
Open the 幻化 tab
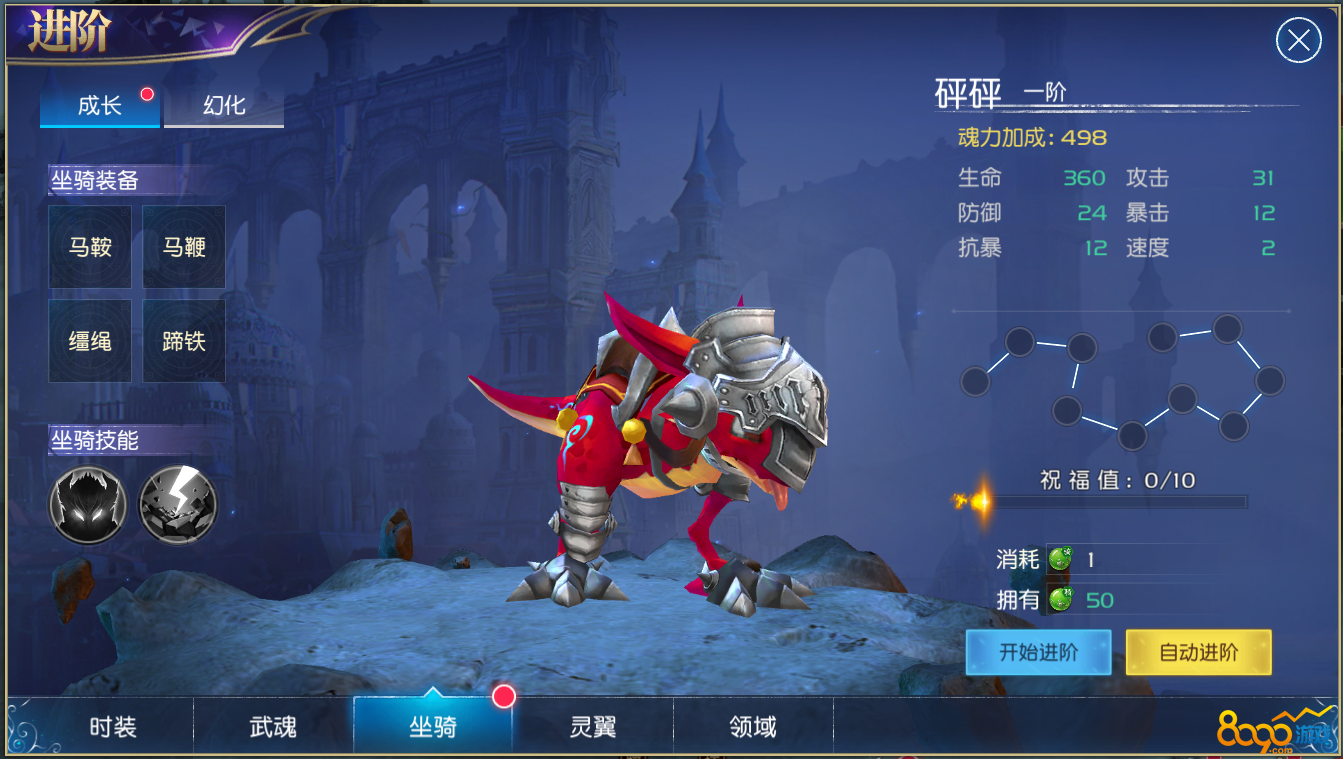coord(224,106)
